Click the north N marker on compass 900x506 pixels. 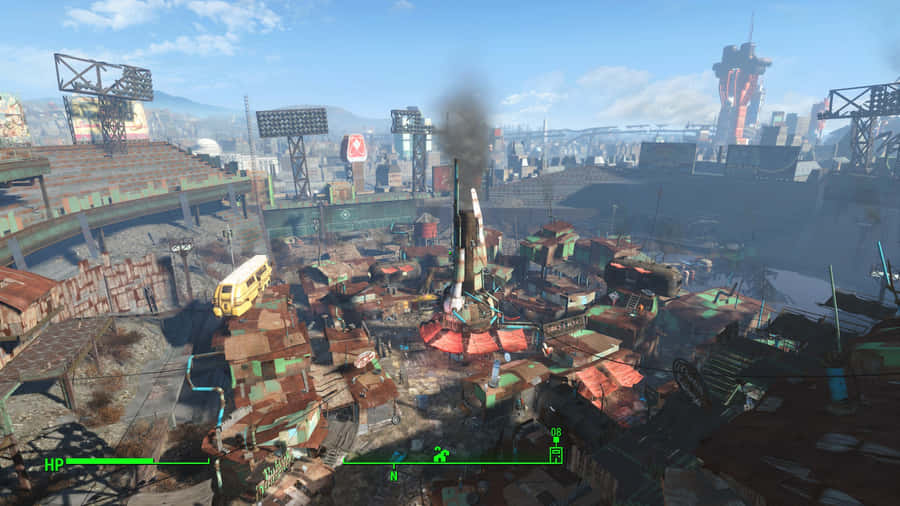[x=394, y=476]
